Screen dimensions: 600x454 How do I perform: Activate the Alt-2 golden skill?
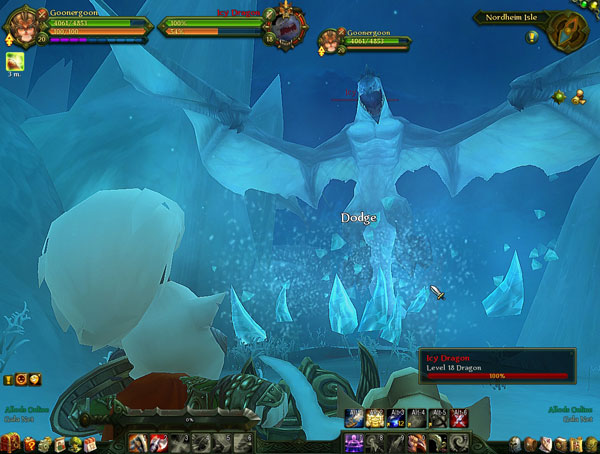point(376,418)
